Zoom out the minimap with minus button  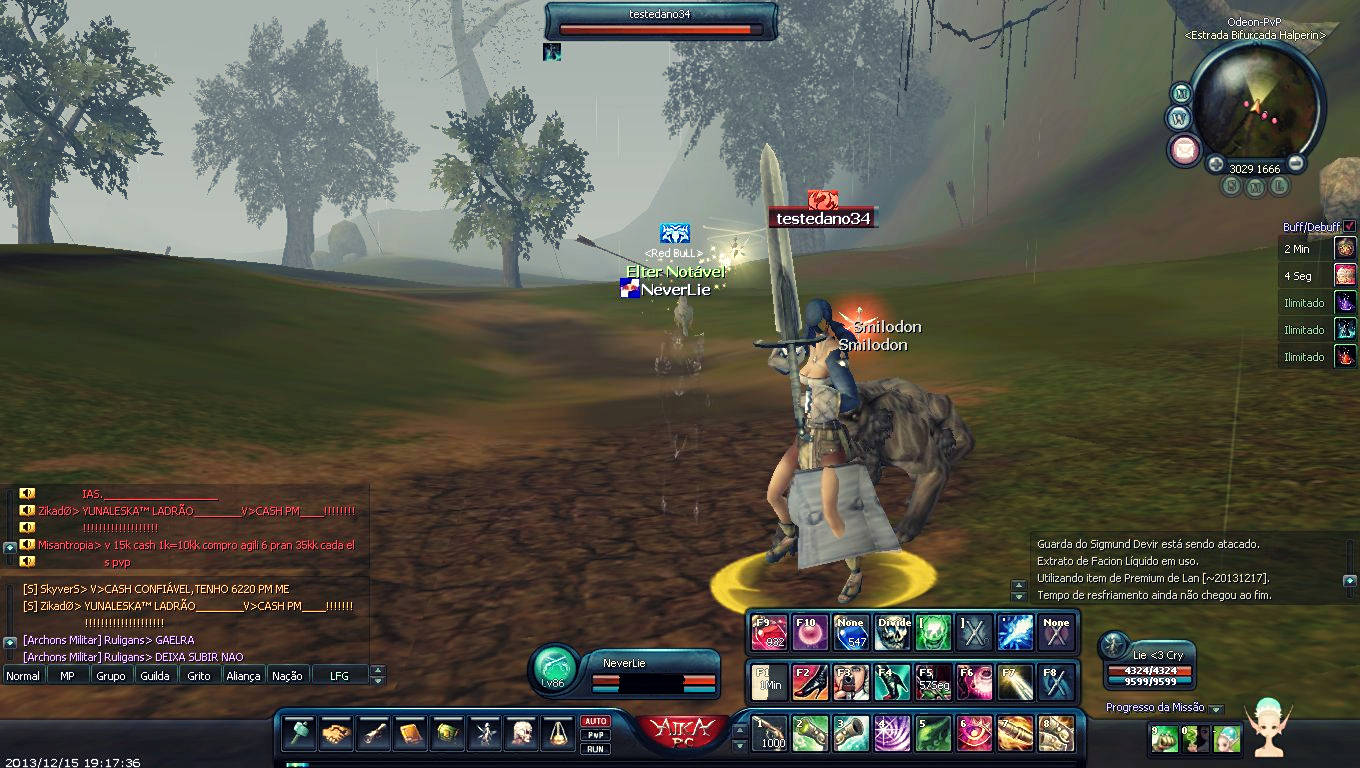tap(1296, 164)
